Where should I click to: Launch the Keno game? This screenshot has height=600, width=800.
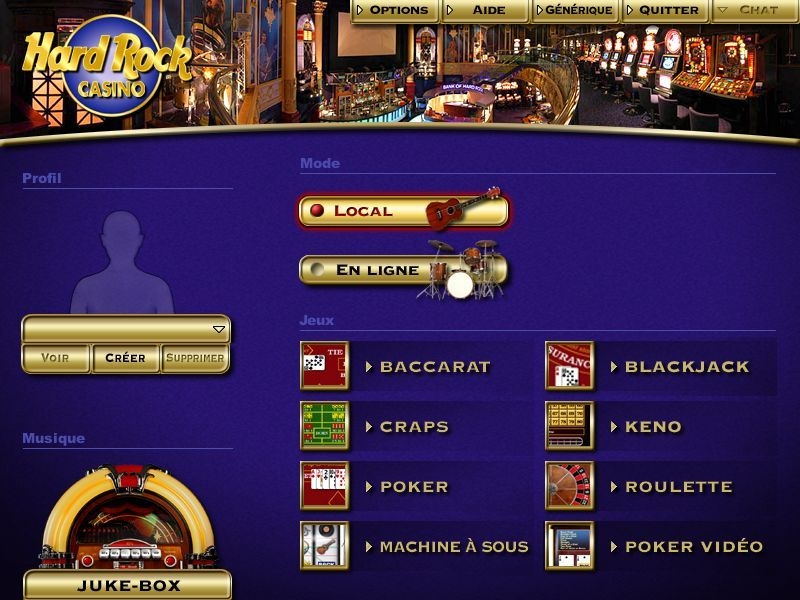[652, 427]
